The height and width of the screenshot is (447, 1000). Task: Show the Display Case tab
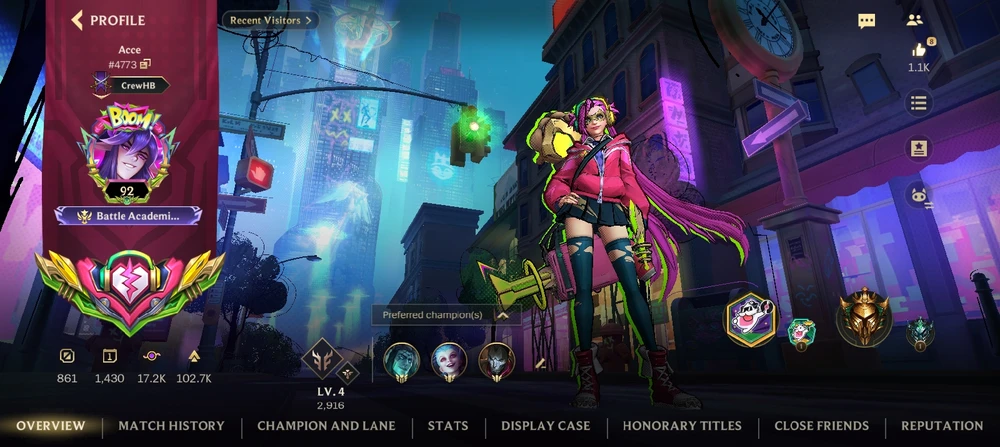[545, 426]
